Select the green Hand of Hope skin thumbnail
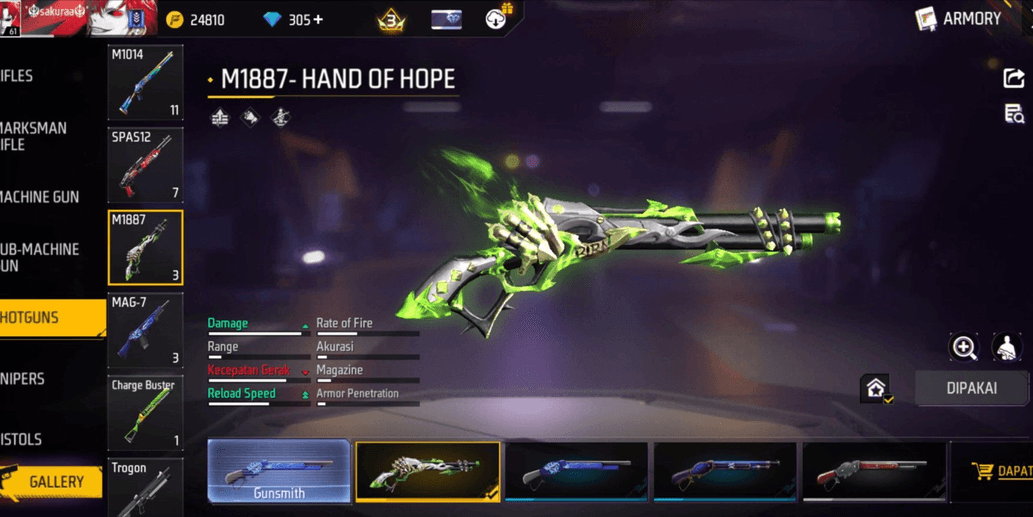This screenshot has height=517, width=1033. point(427,471)
